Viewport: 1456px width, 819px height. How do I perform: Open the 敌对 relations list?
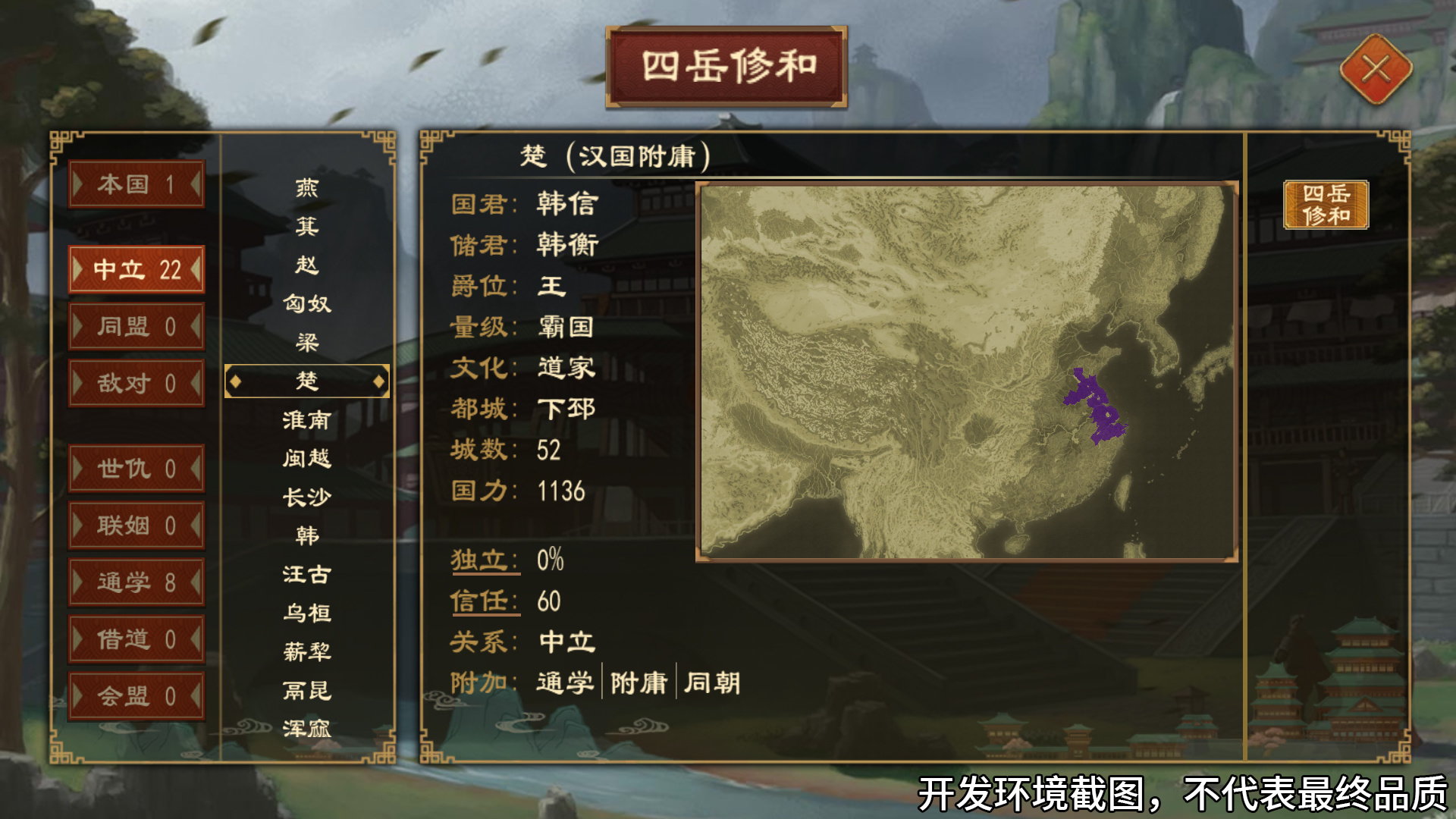tap(136, 384)
